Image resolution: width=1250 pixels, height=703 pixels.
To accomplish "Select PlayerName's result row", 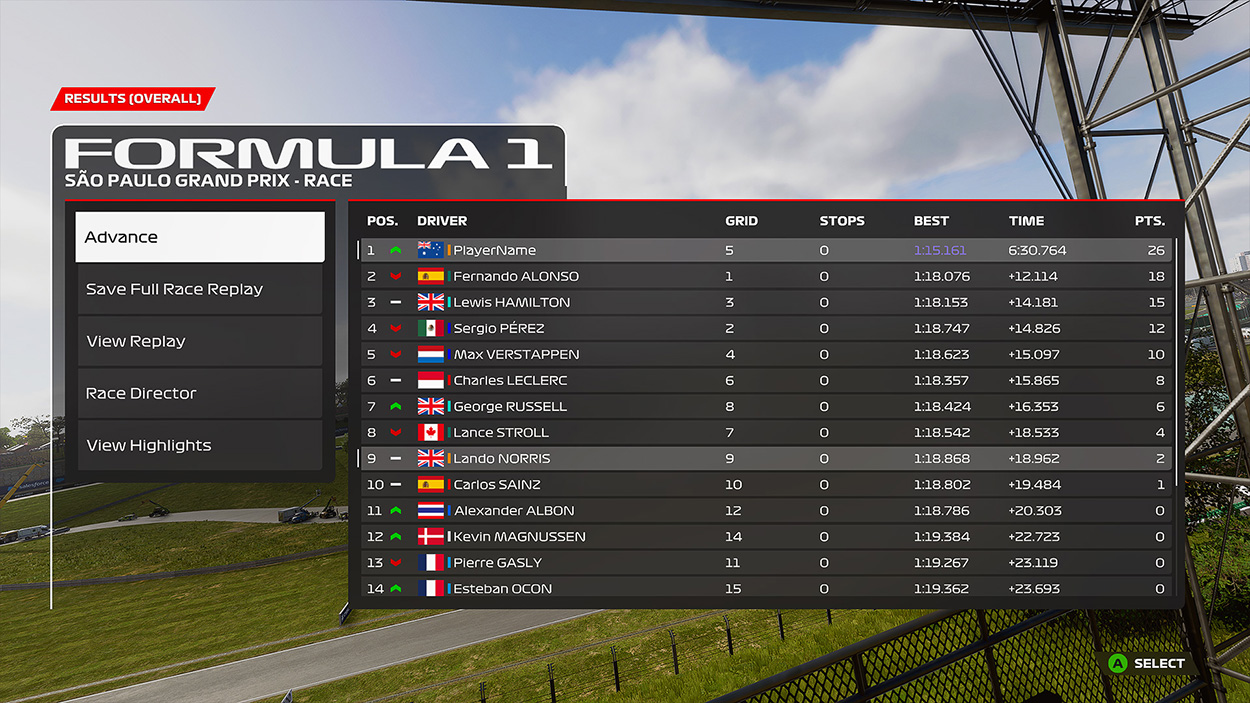I will (x=765, y=250).
